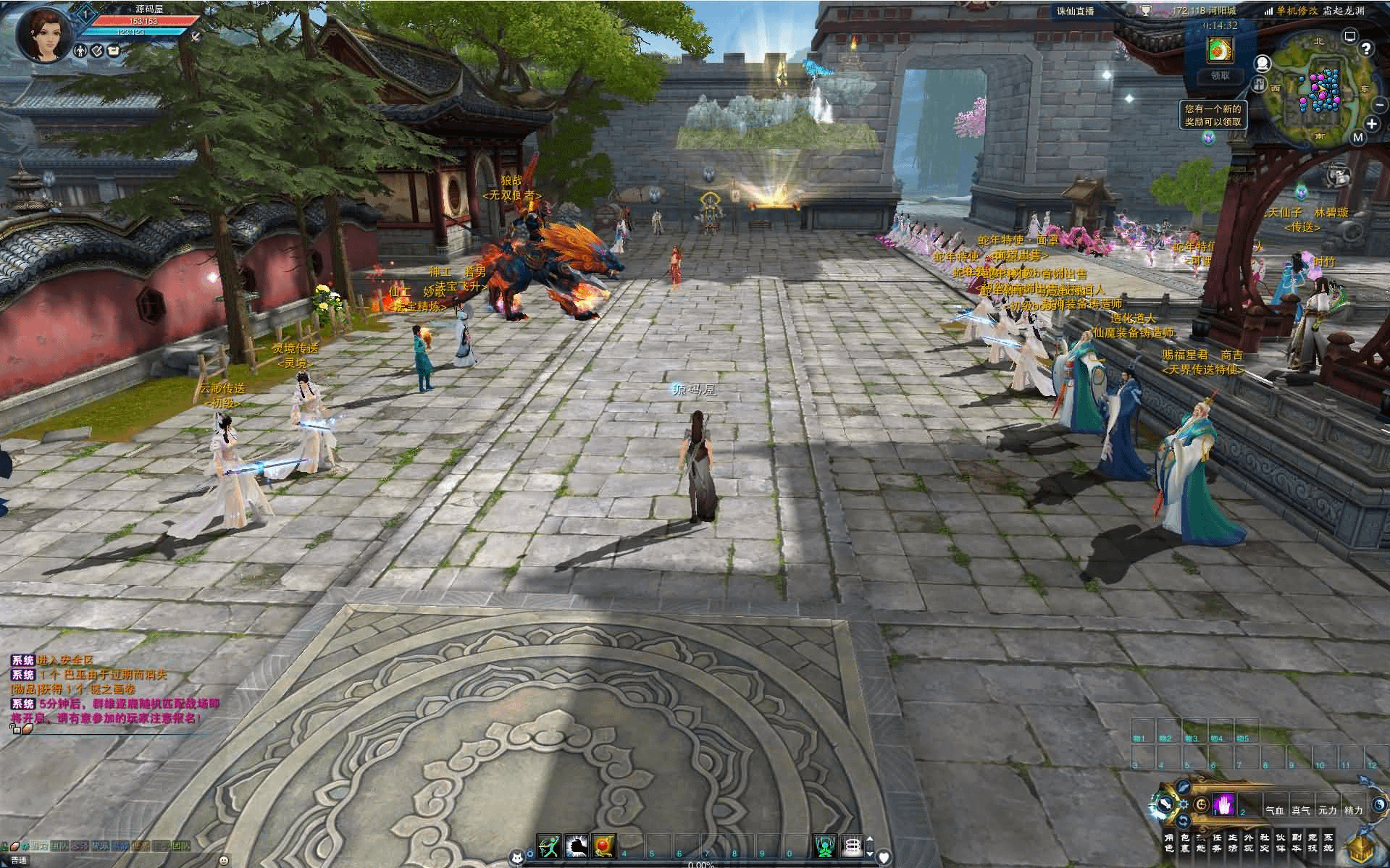Open the green reward item icon
The image size is (1390, 868).
click(1220, 49)
